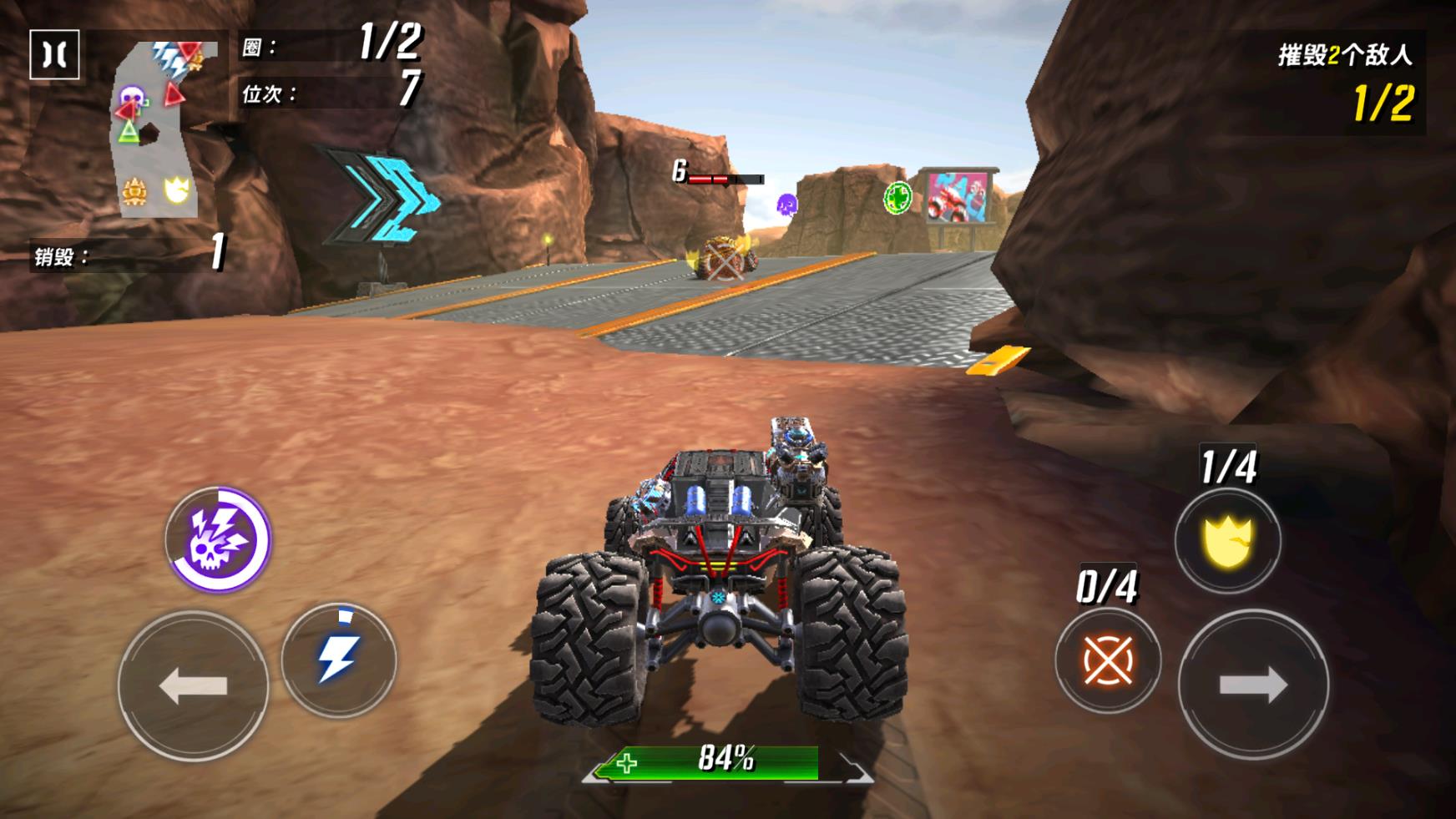The width and height of the screenshot is (1456, 819).
Task: Use the yellow shield ability
Action: click(1227, 541)
